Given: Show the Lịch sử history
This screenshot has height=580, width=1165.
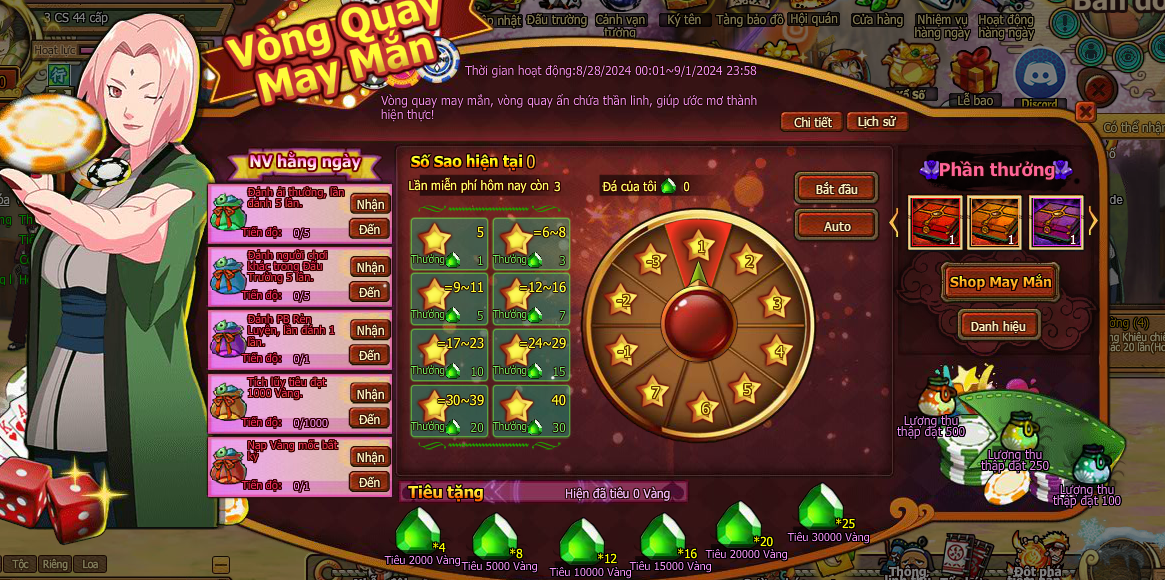Looking at the screenshot, I should pos(877,122).
